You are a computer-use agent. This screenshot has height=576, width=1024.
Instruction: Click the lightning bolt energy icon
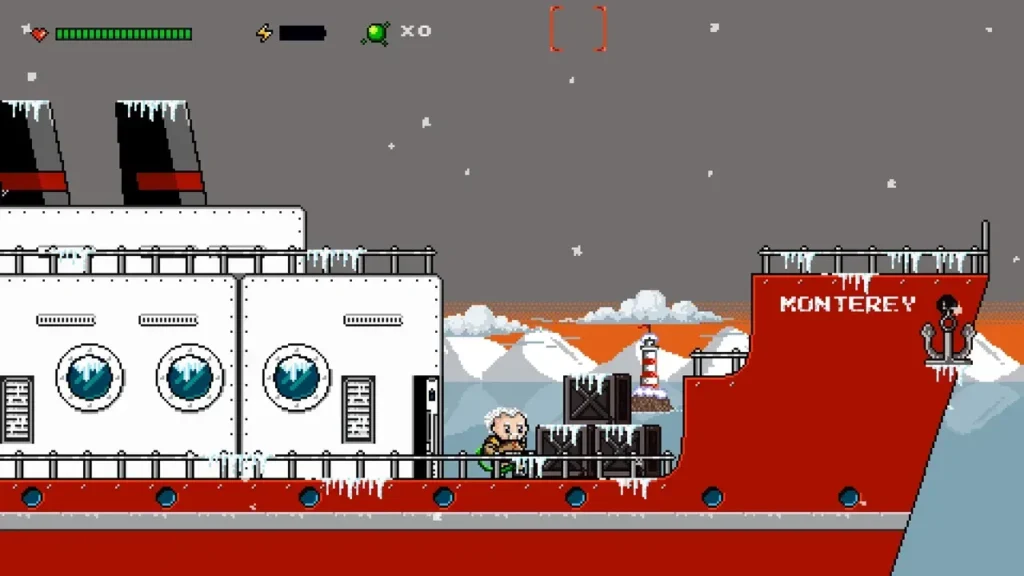(x=264, y=33)
